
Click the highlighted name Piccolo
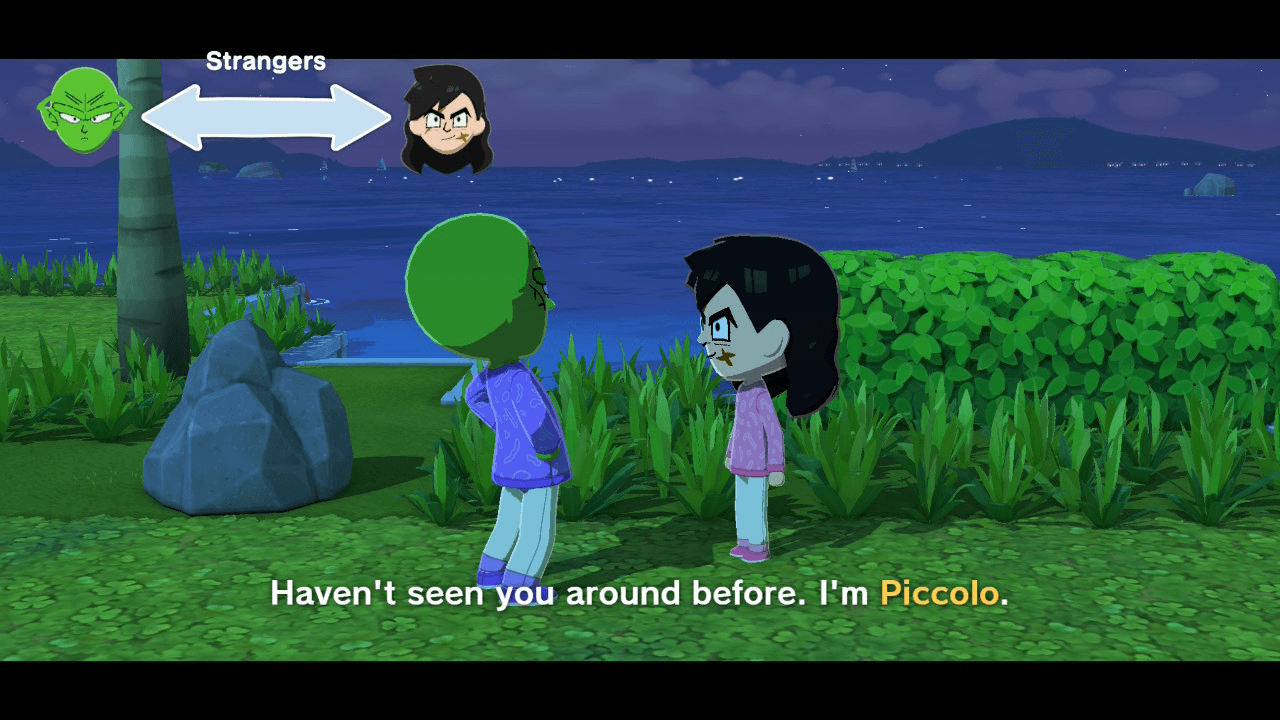938,593
